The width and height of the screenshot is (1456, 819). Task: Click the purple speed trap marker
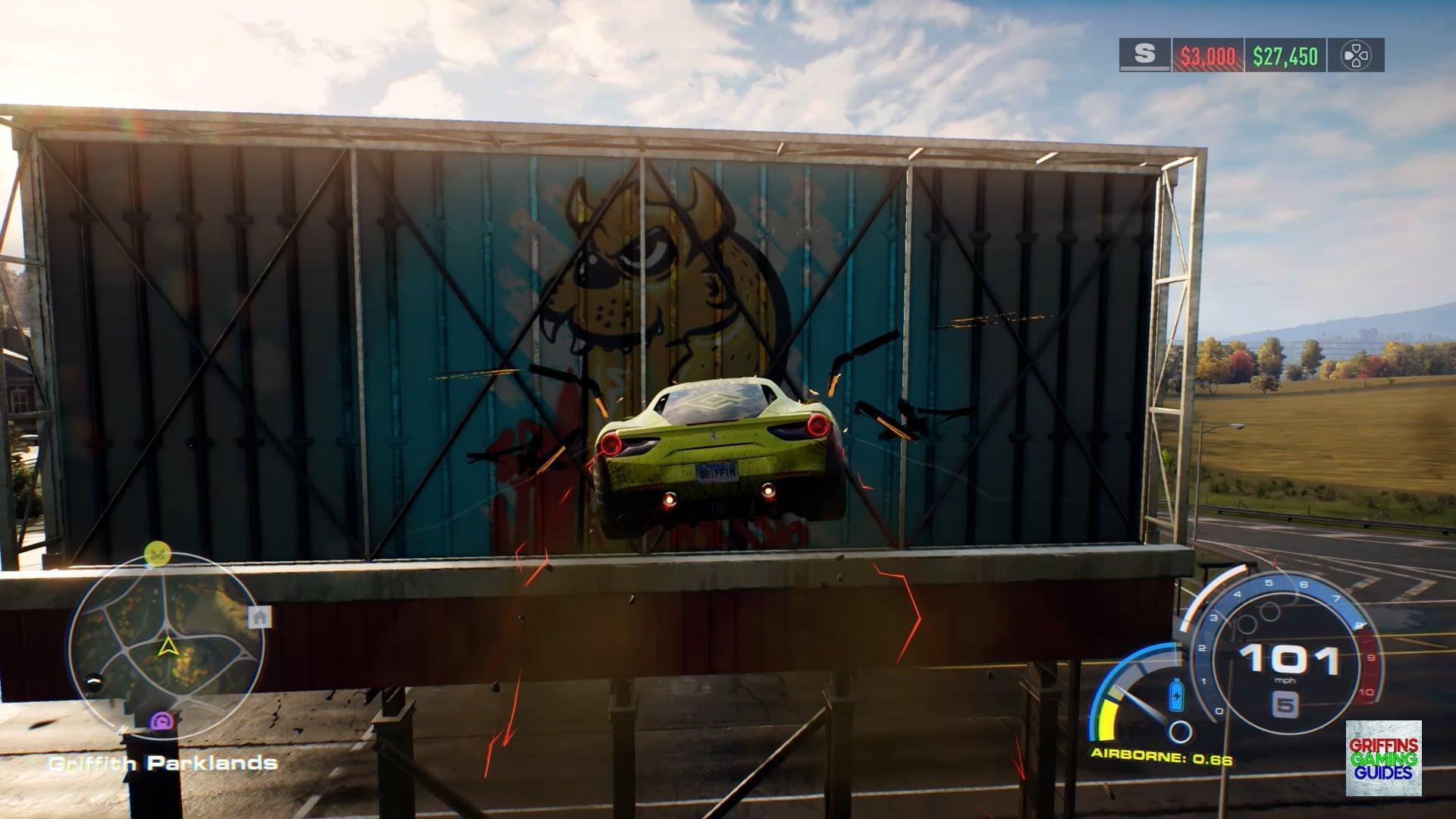[162, 721]
